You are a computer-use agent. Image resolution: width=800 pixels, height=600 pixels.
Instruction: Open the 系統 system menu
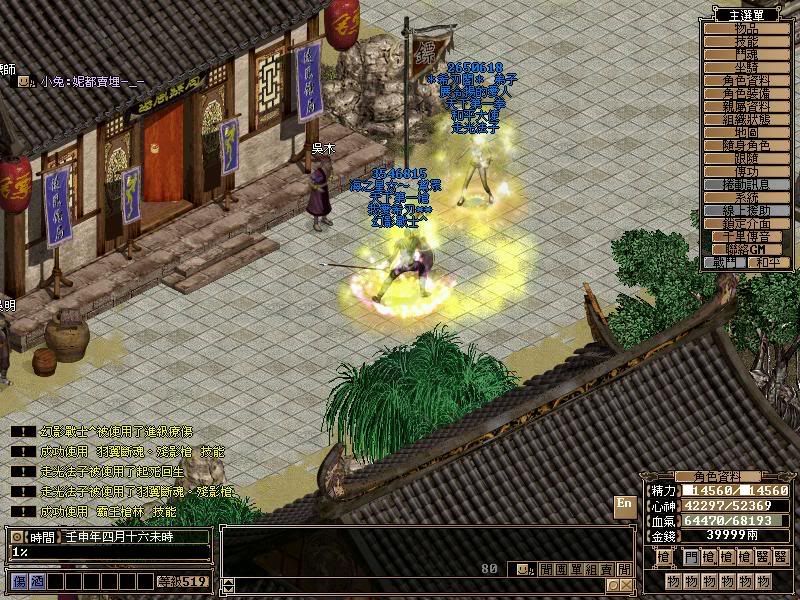(746, 197)
